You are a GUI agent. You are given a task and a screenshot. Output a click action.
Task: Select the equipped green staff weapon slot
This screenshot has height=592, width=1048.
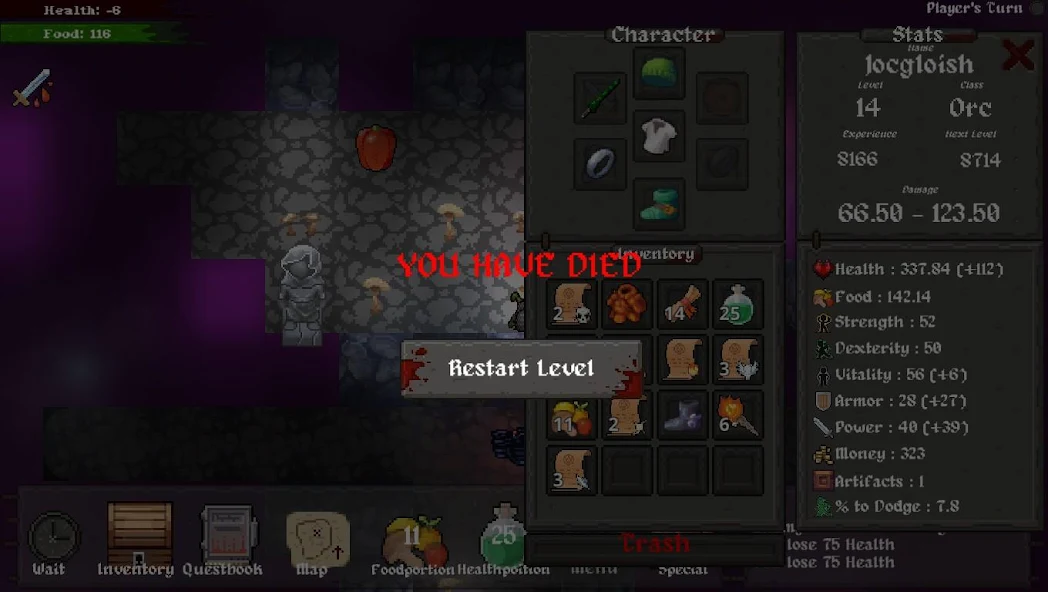coord(600,98)
